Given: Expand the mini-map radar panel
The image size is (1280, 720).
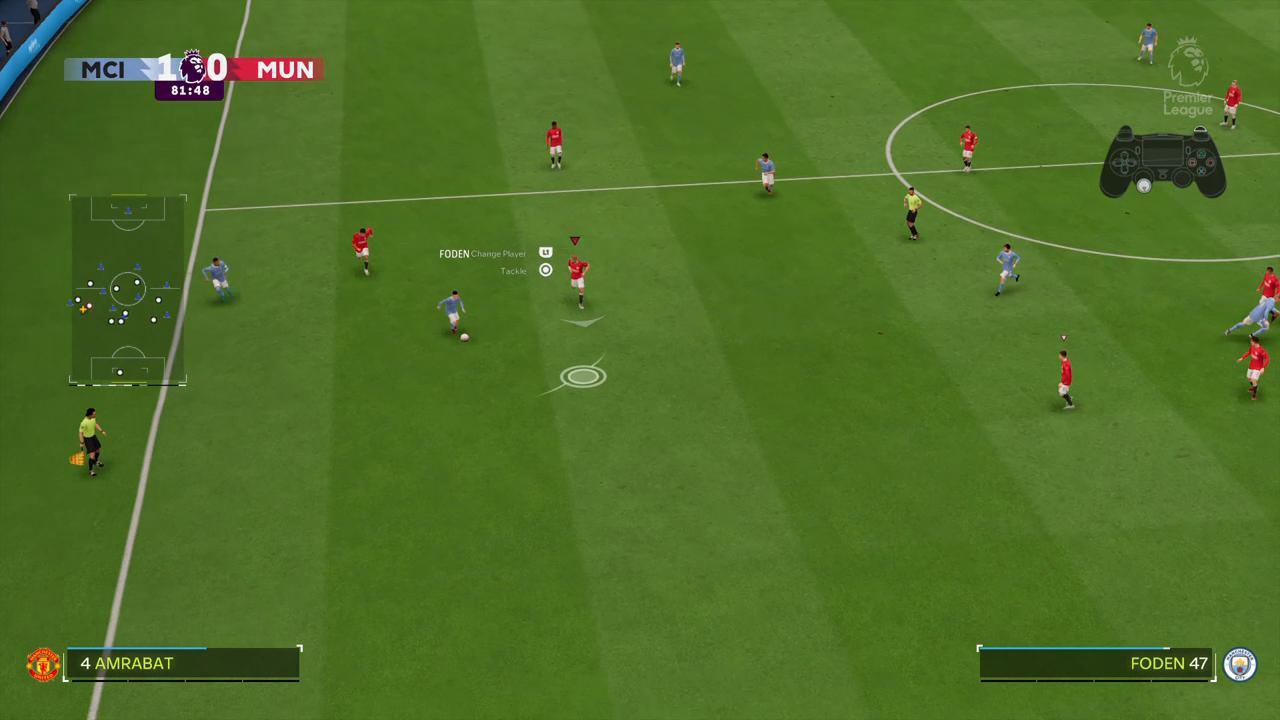Looking at the screenshot, I should (x=127, y=290).
